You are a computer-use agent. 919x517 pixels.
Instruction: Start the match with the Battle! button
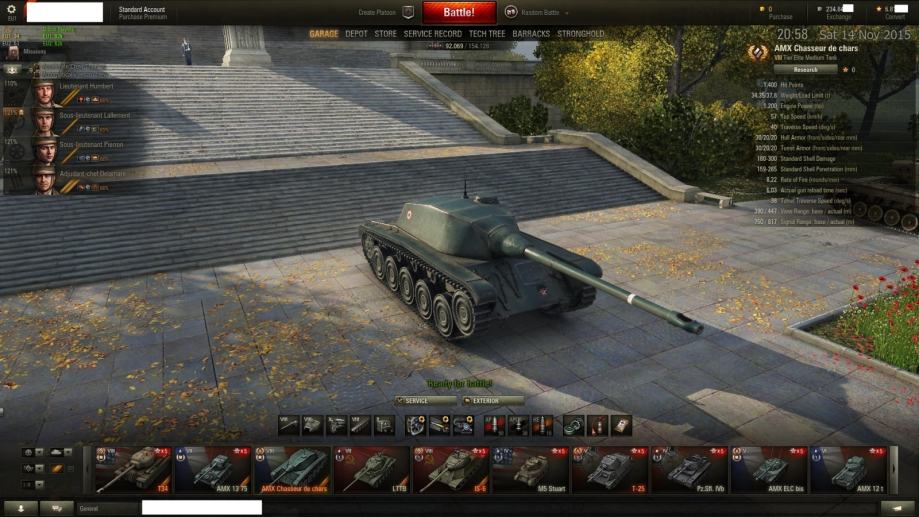click(459, 12)
